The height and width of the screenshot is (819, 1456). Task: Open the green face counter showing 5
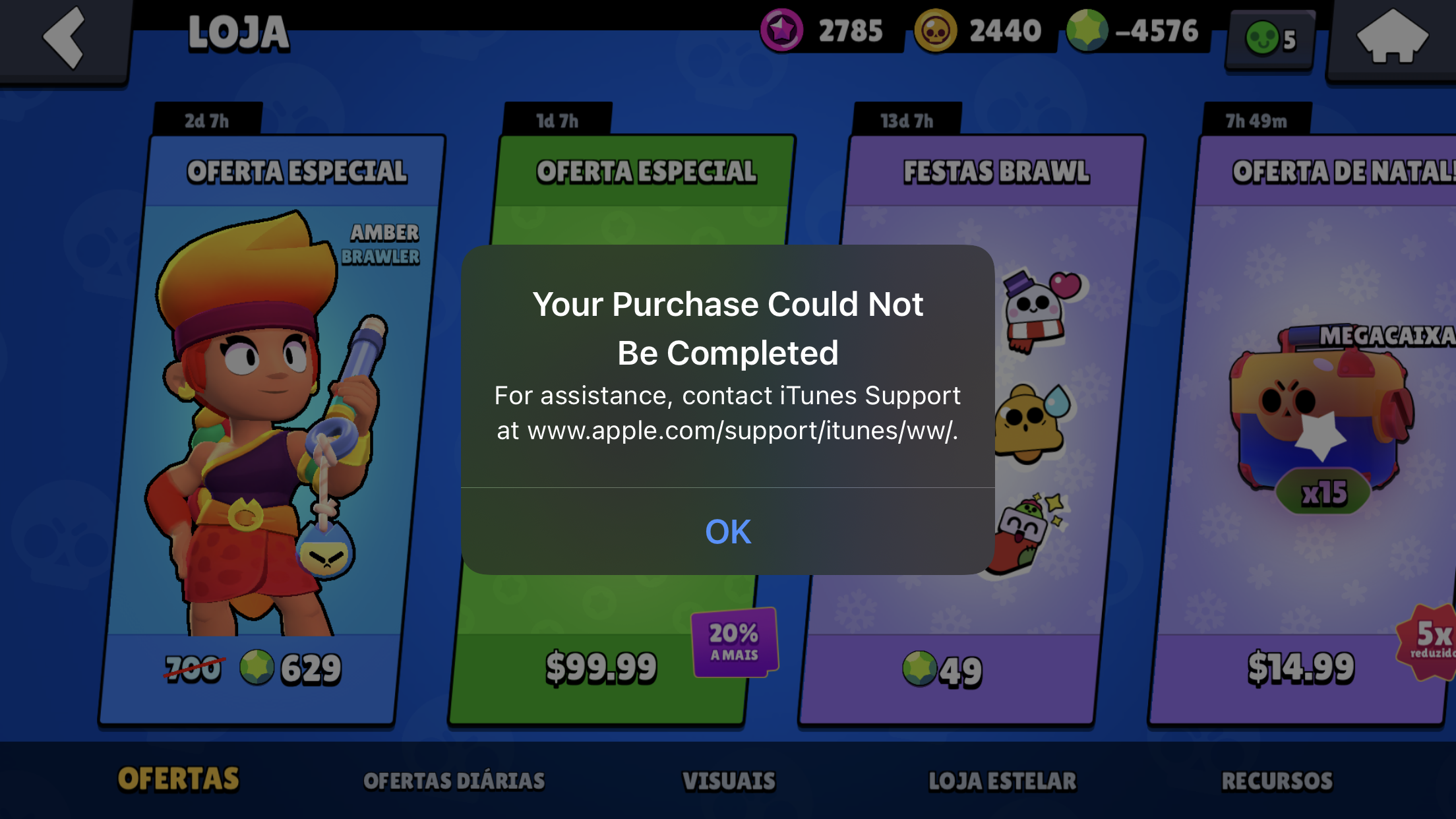1271,39
